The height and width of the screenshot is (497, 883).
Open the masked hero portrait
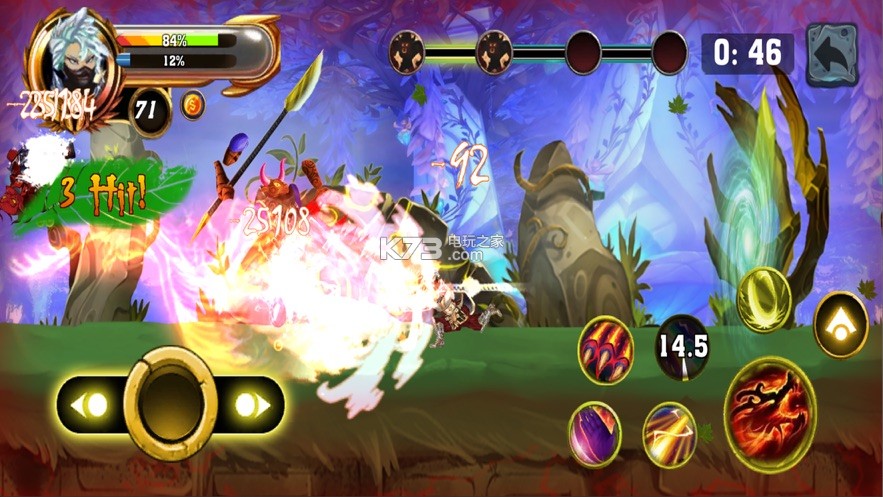71,60
